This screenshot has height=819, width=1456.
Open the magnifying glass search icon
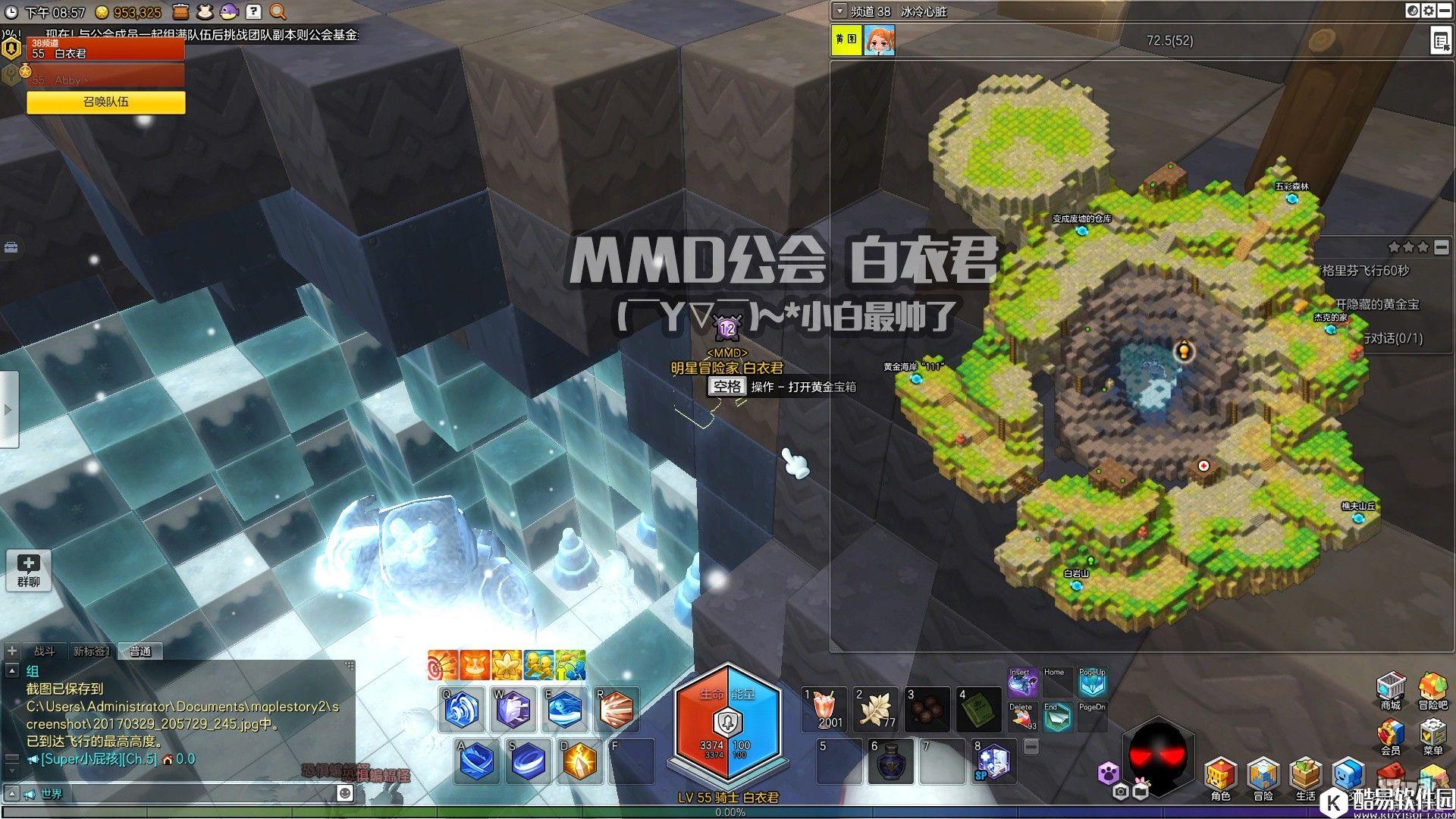click(x=278, y=11)
